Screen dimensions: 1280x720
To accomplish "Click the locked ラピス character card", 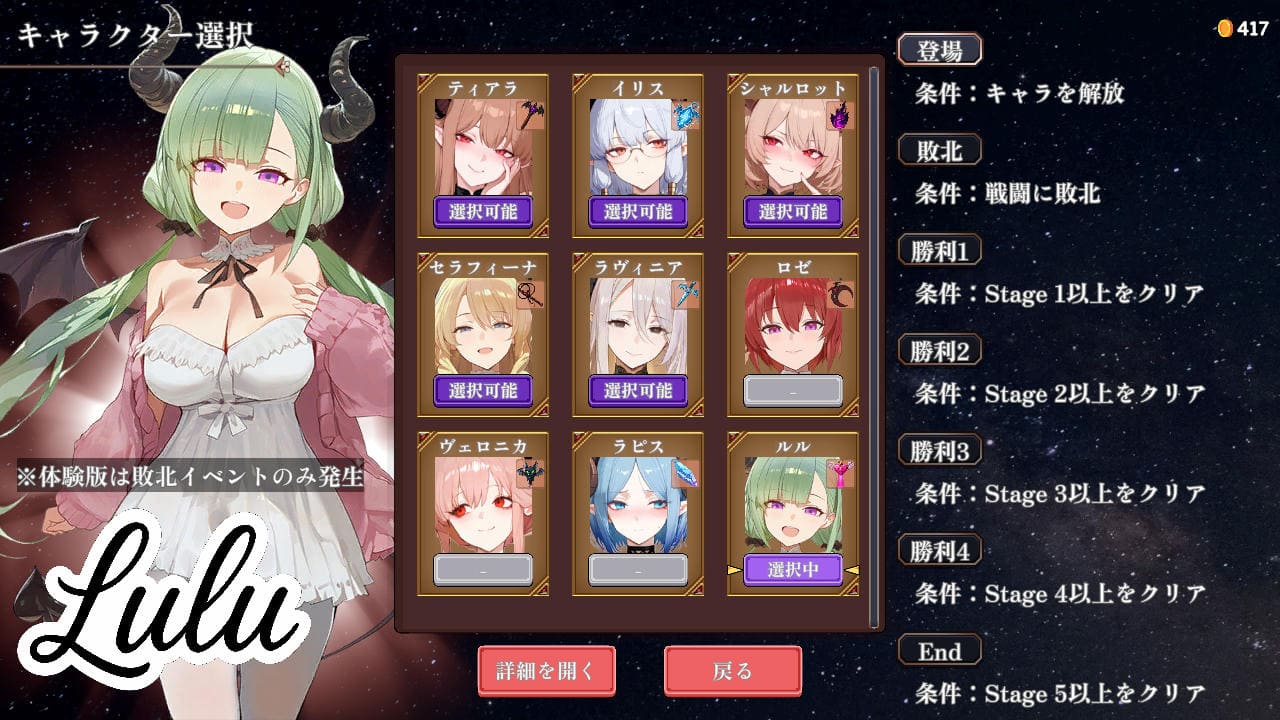I will coord(637,513).
